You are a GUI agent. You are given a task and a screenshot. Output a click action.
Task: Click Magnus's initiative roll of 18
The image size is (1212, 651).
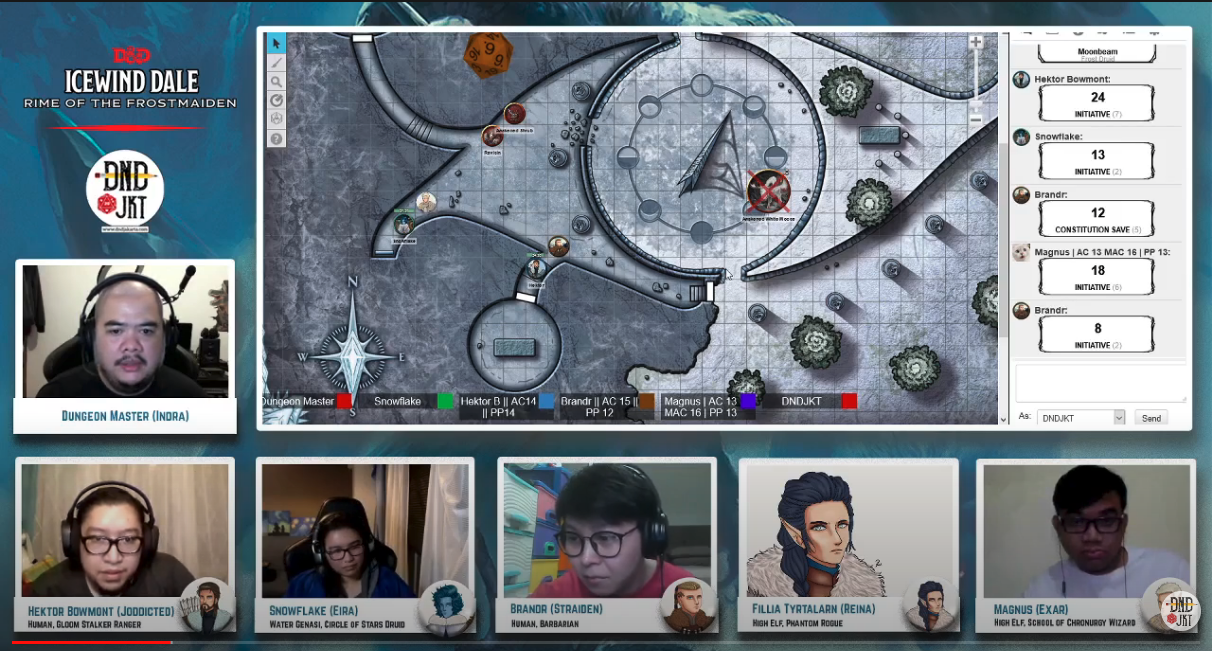pos(1097,271)
